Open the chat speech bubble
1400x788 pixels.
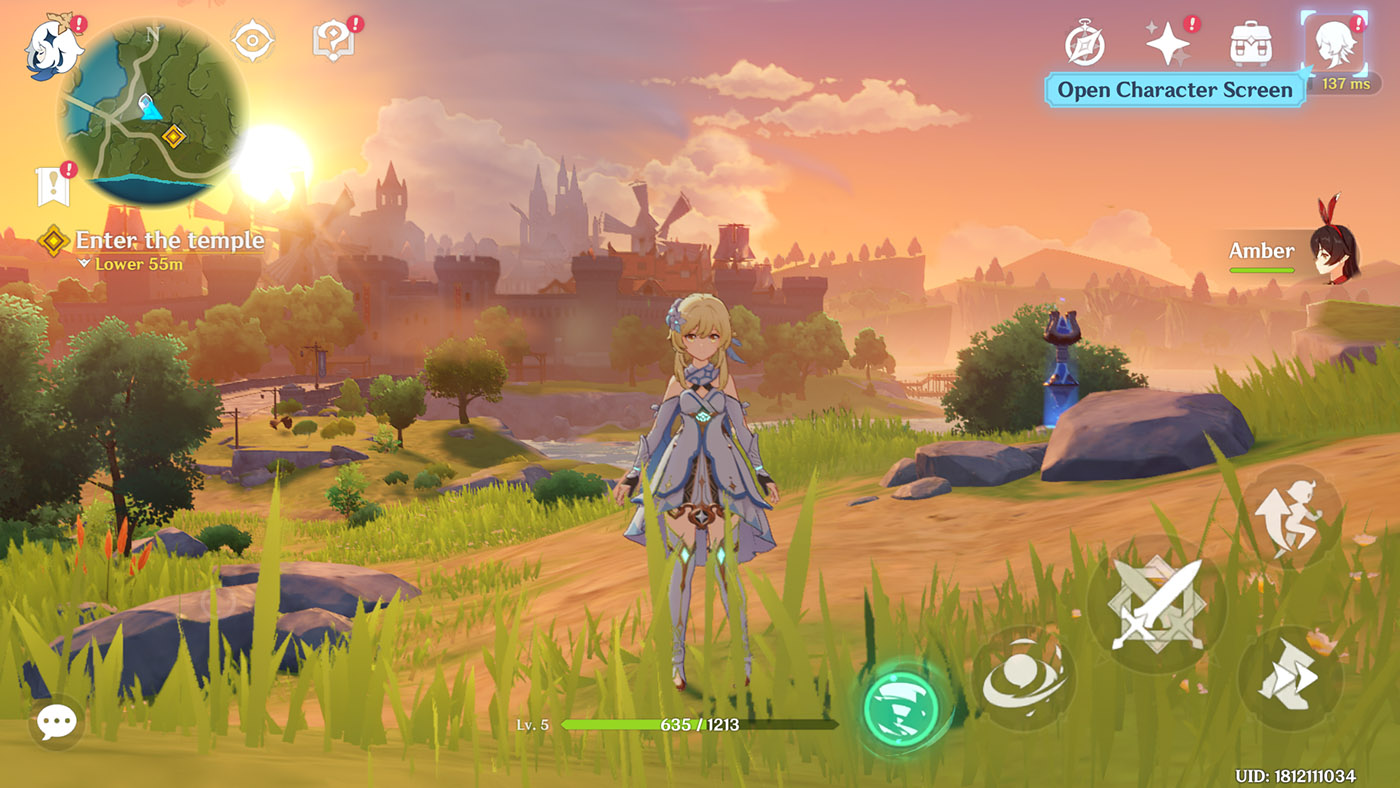[x=56, y=721]
